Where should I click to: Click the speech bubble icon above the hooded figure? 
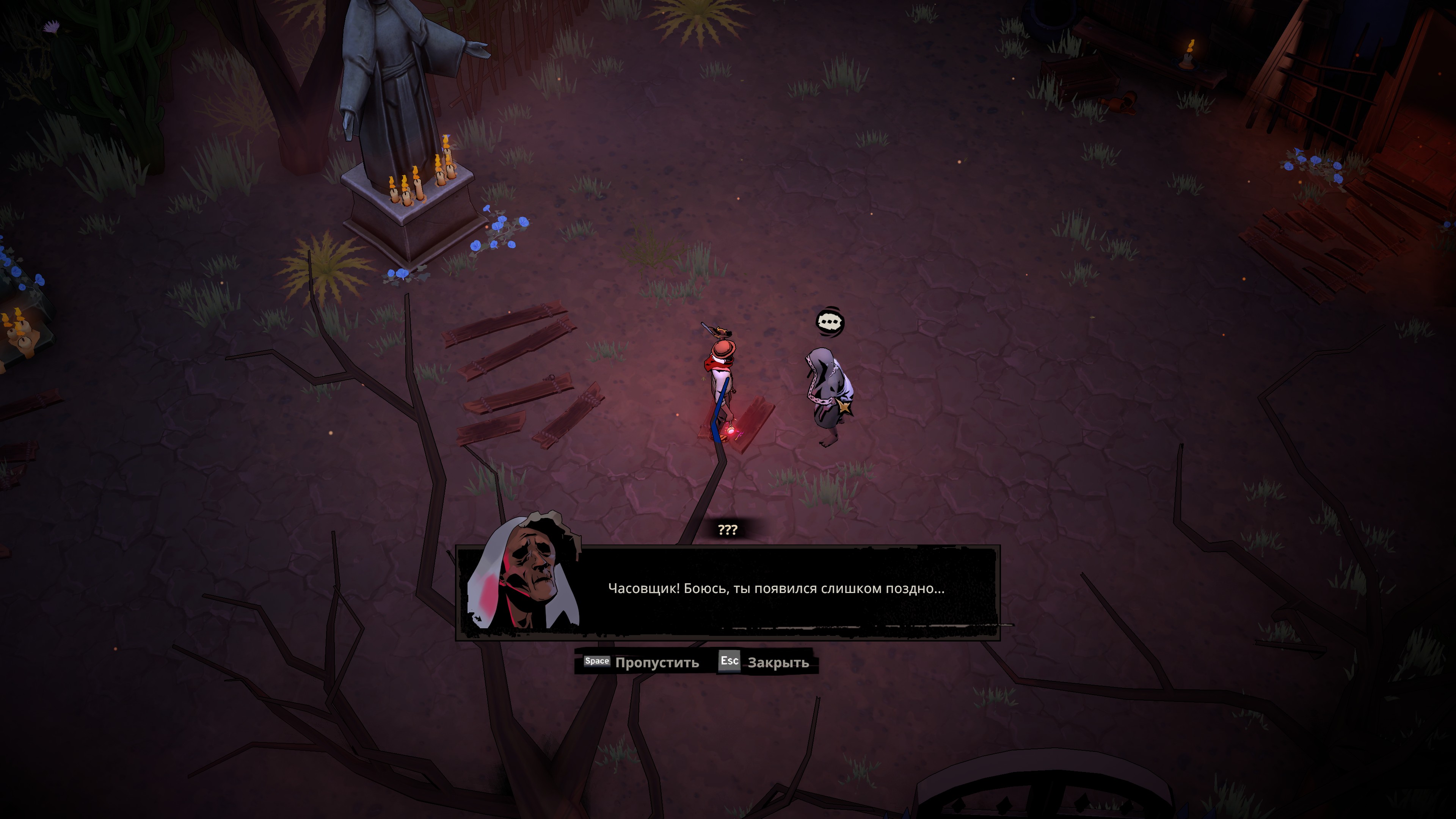coord(830,323)
